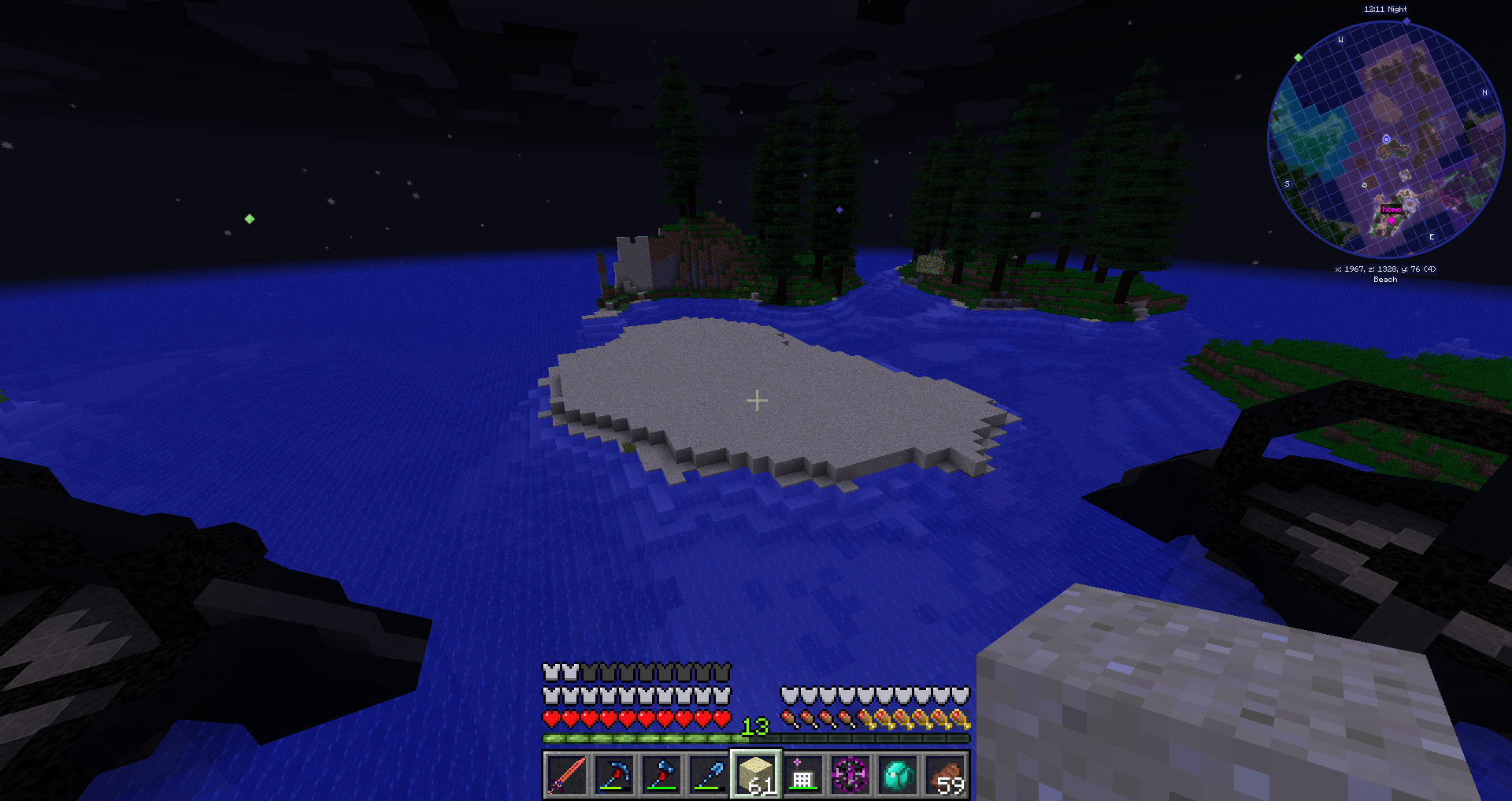Pick the white device with pink star

803,774
